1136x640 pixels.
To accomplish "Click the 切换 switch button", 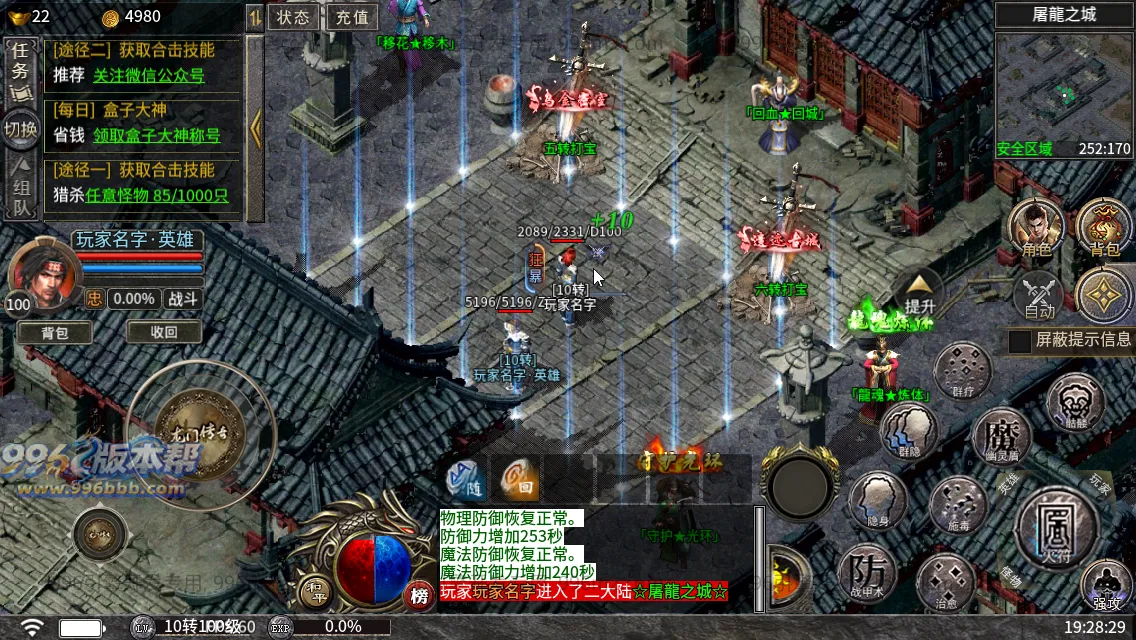I will click(20, 129).
